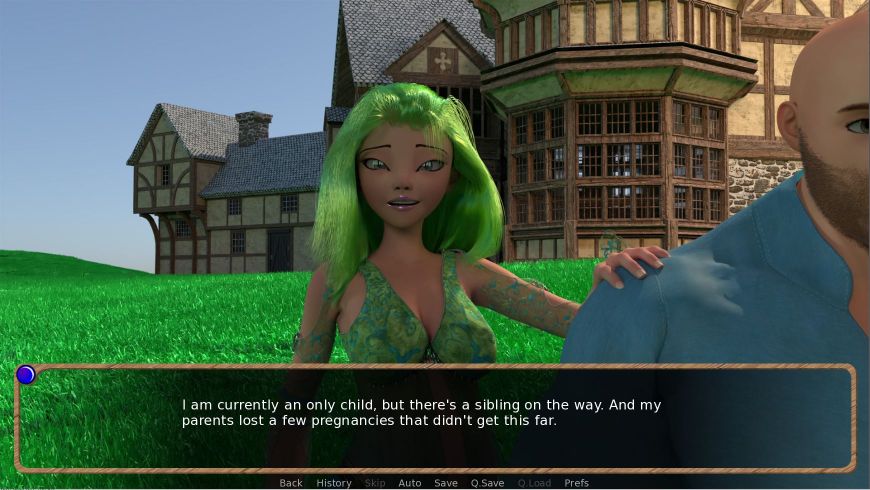Toggle Auto dialogue advance
The height and width of the screenshot is (490, 870).
(x=410, y=483)
